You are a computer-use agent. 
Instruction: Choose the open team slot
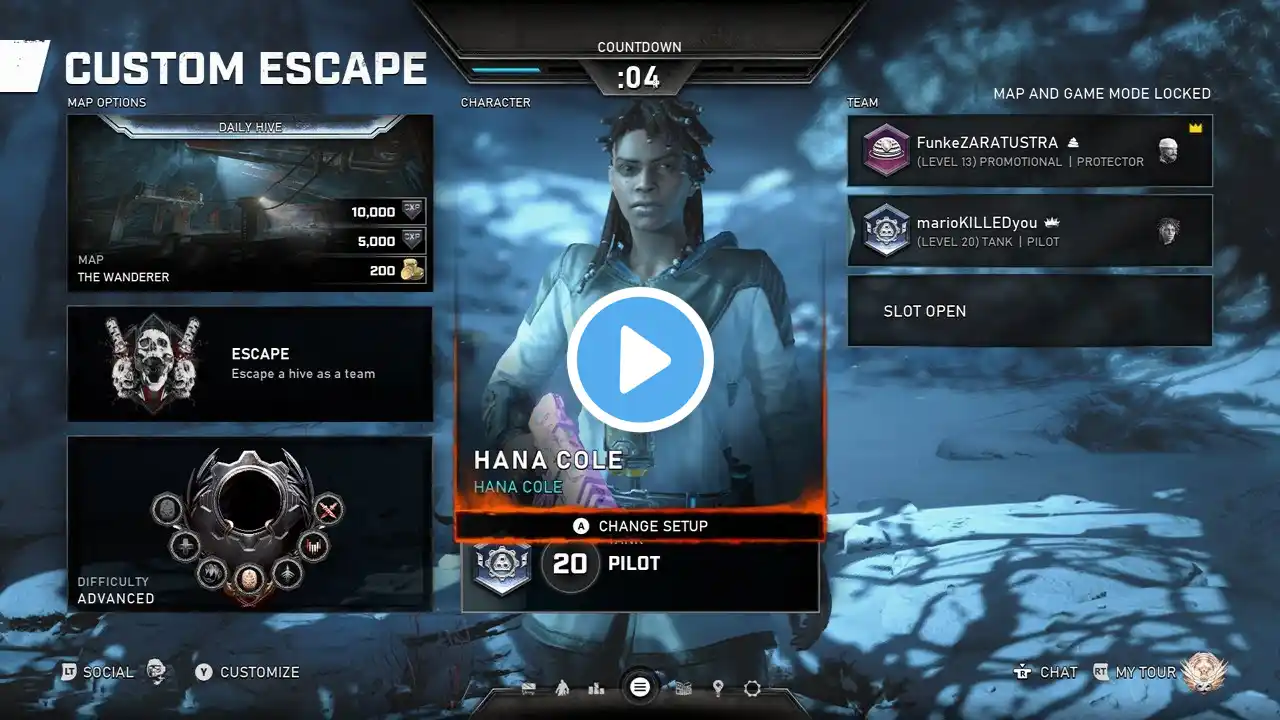[x=1030, y=311]
